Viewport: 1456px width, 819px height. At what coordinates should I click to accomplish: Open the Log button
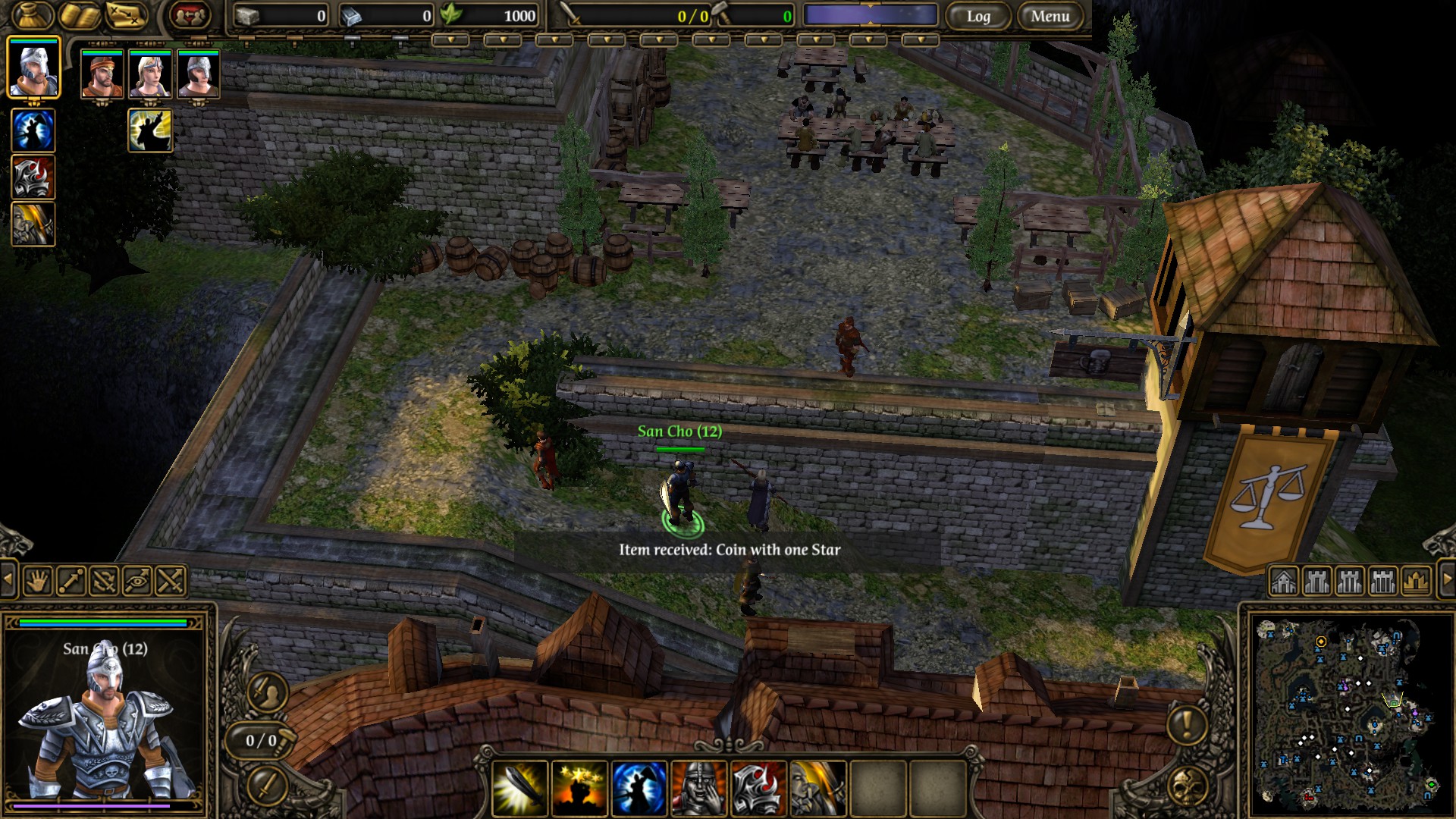click(978, 16)
